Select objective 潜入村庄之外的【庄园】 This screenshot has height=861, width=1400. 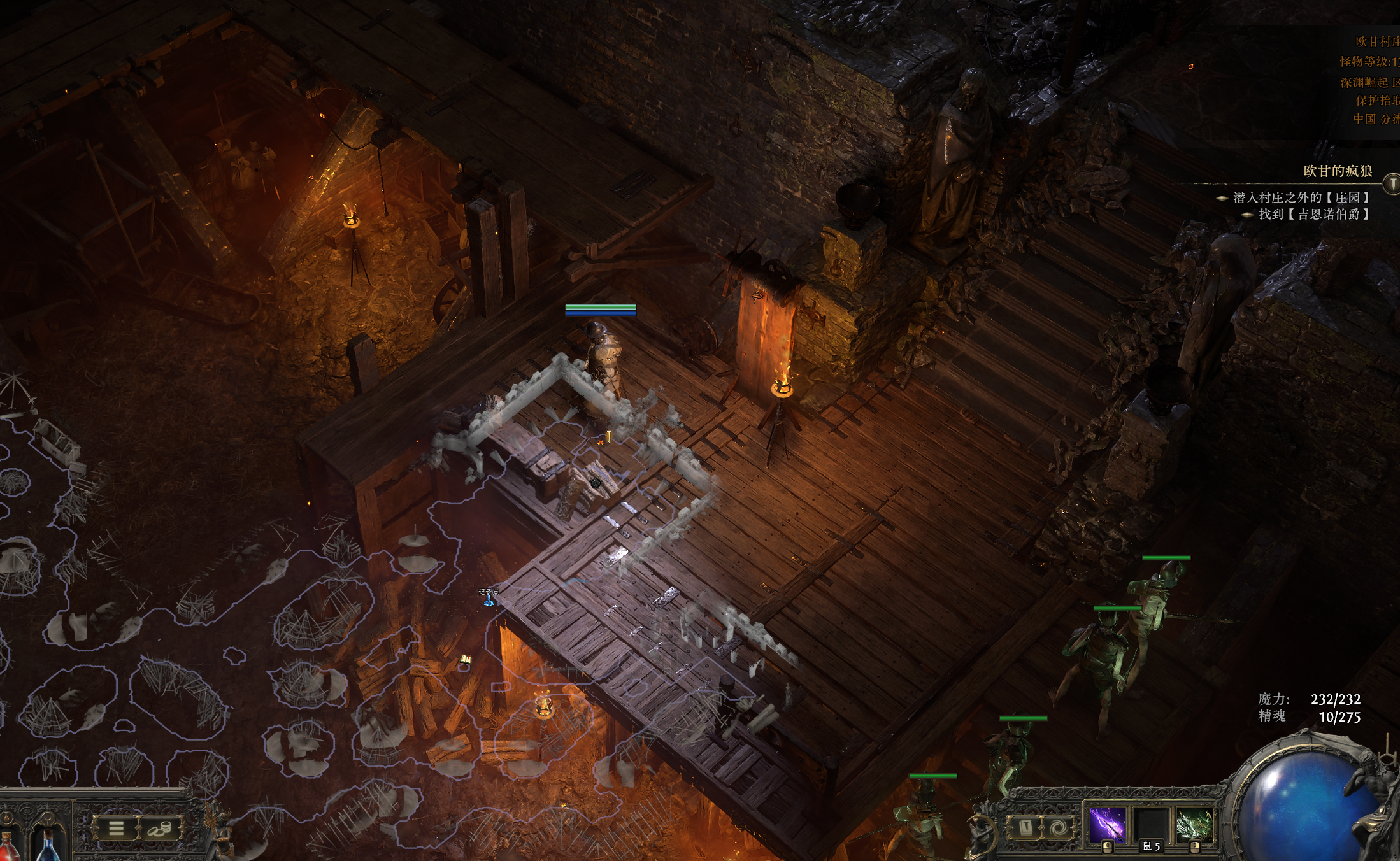(1300, 197)
